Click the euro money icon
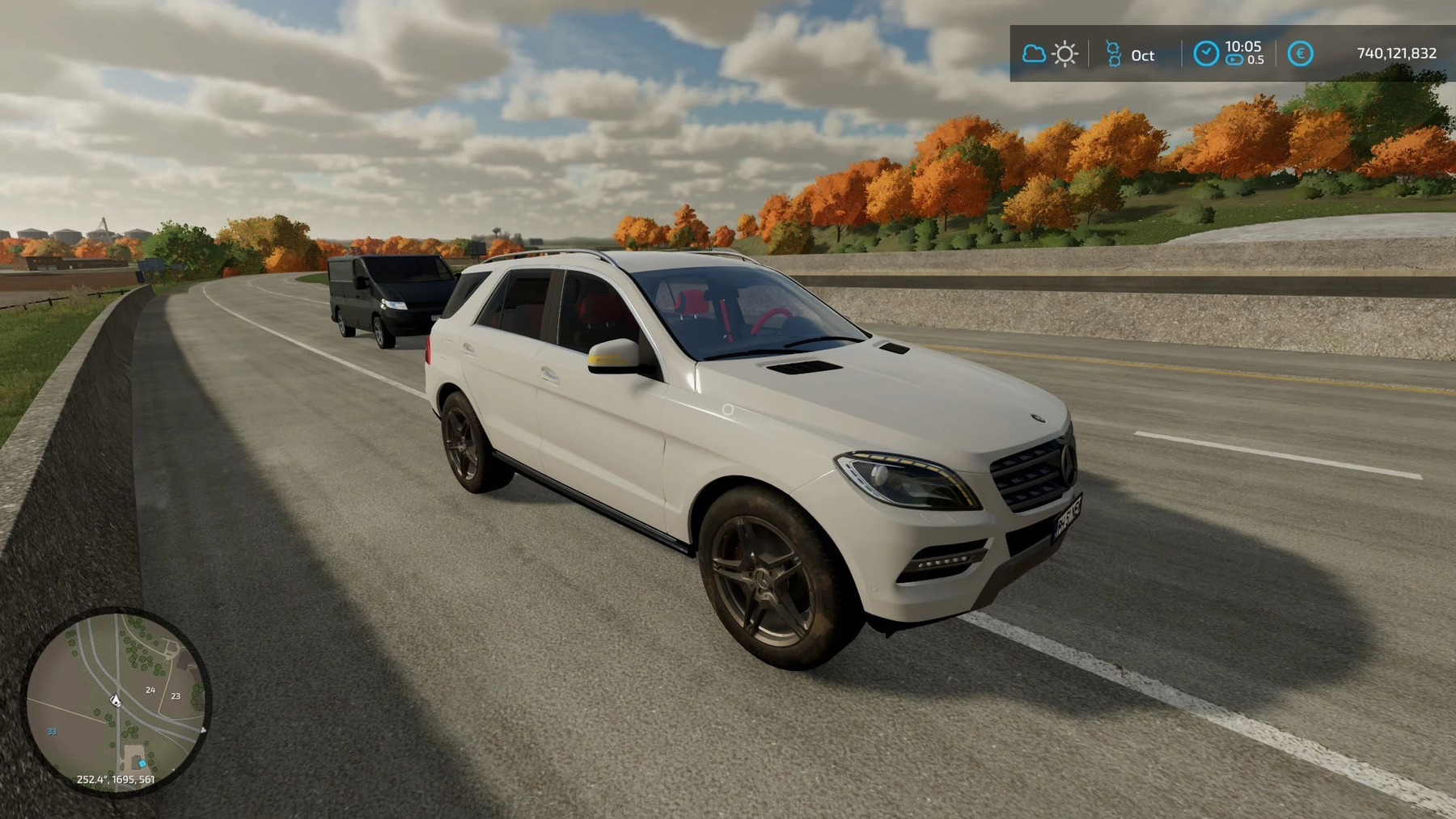Image resolution: width=1456 pixels, height=819 pixels. click(x=1300, y=54)
